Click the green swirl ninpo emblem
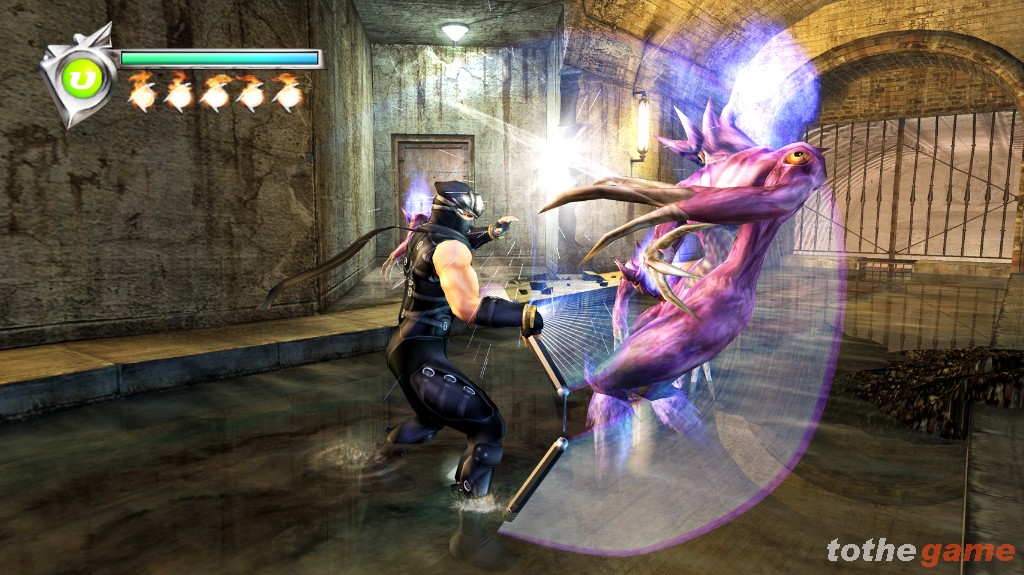This screenshot has height=575, width=1024. pyautogui.click(x=78, y=77)
